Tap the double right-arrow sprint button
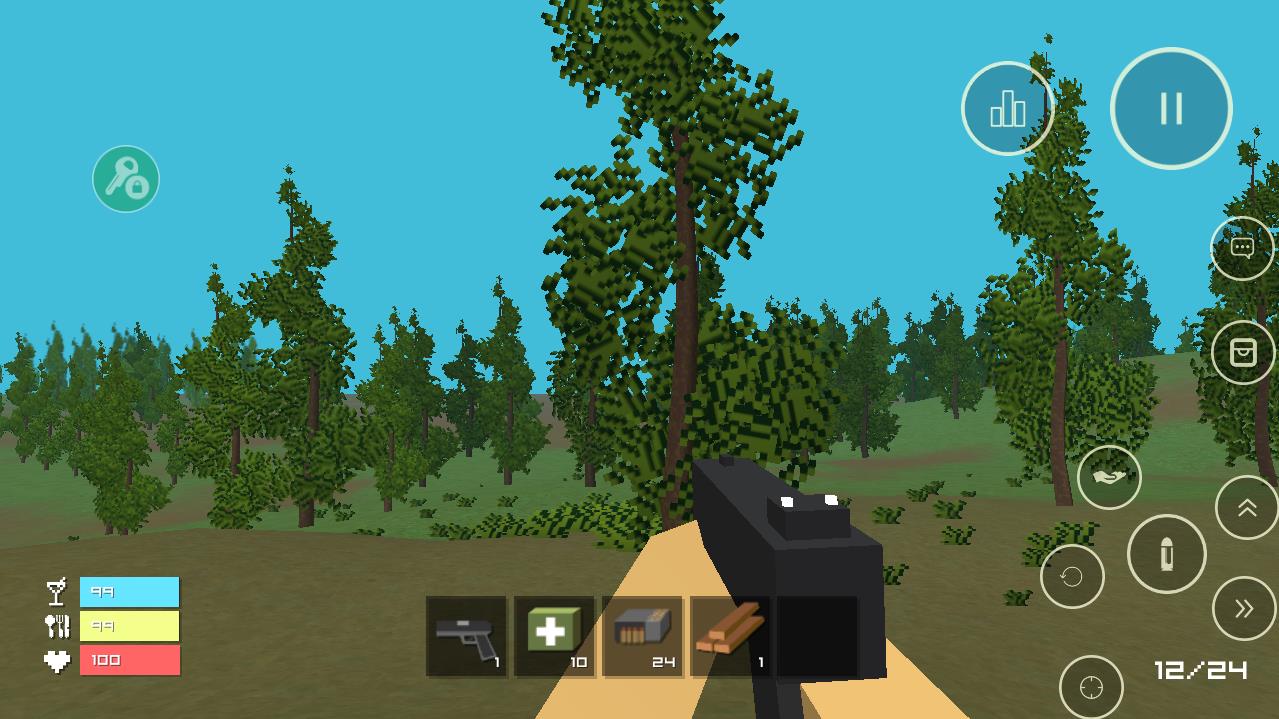1279x719 pixels. point(1244,608)
